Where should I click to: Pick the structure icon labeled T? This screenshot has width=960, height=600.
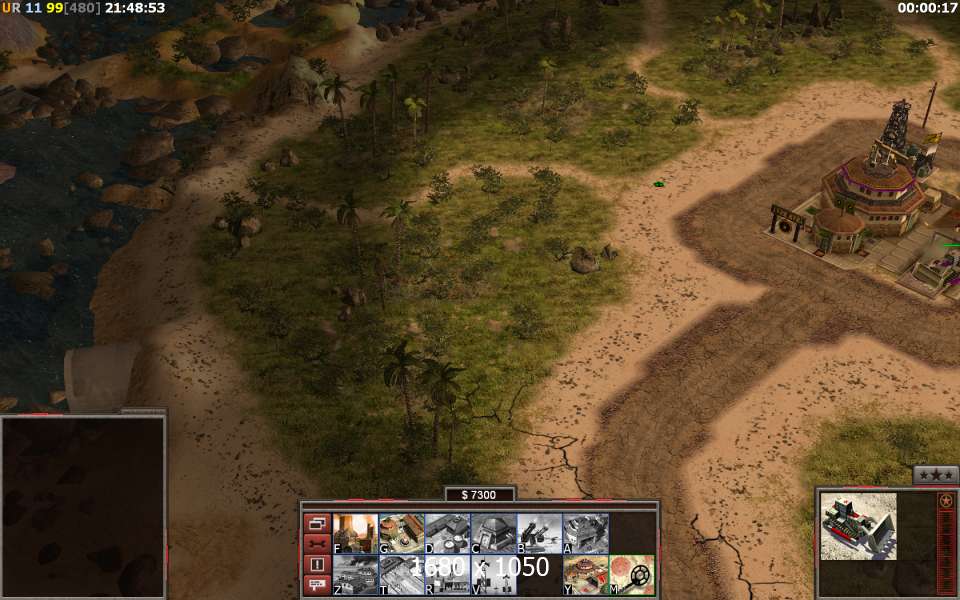click(401, 575)
